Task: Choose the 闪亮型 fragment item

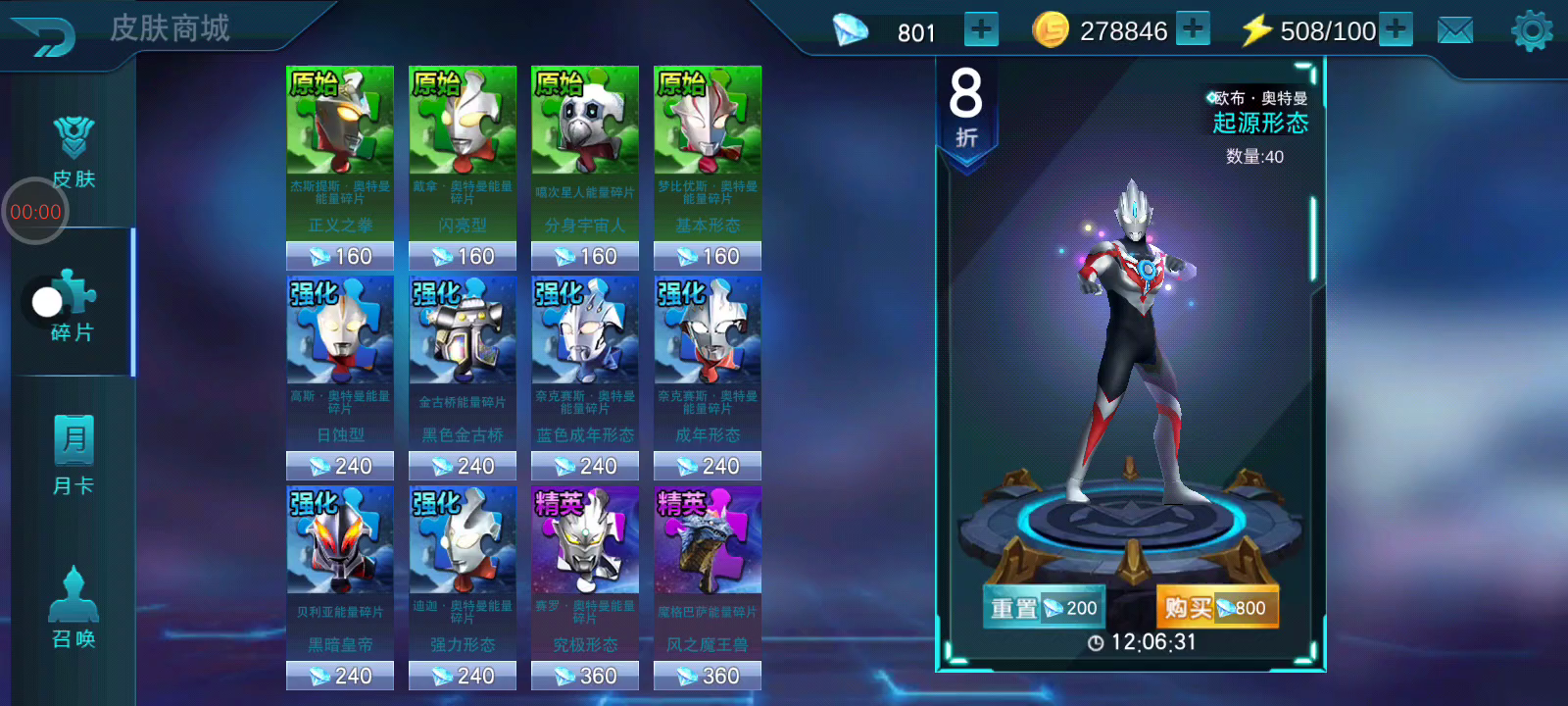Action: coord(462,167)
